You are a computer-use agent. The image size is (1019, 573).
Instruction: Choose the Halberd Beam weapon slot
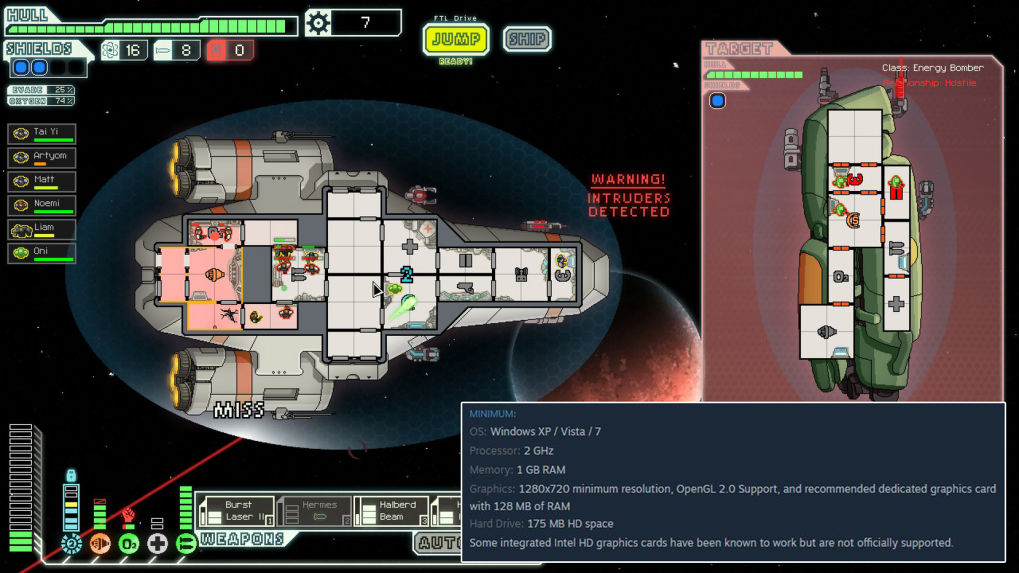(x=392, y=511)
